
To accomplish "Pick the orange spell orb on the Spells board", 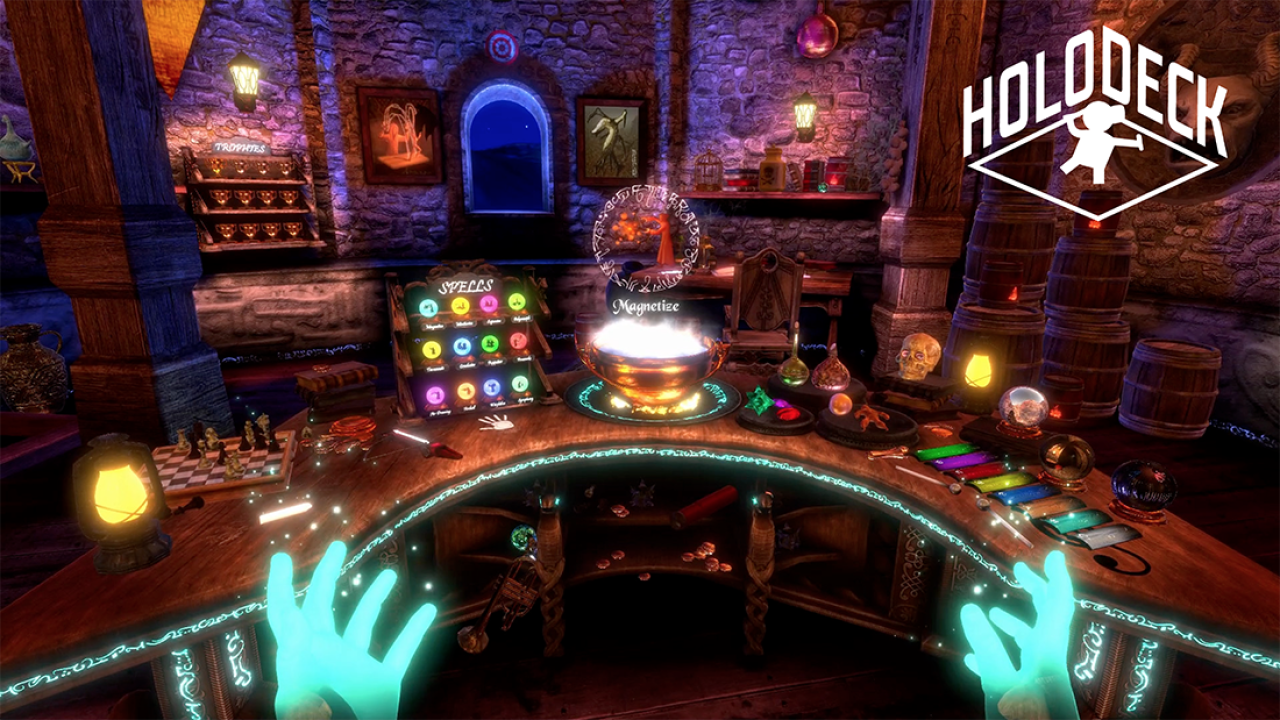I will point(465,391).
